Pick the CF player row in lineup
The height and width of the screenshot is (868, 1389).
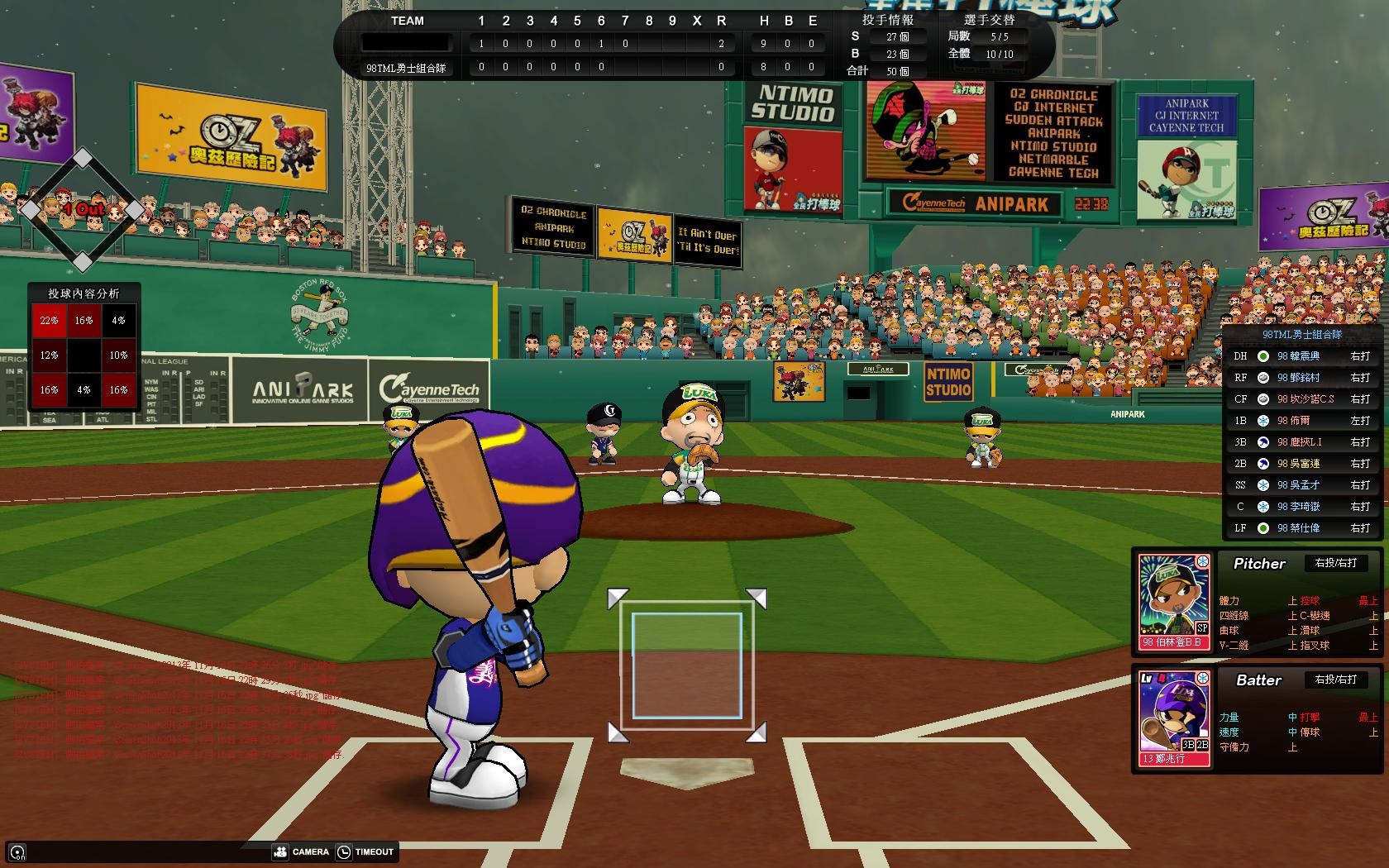(x=1301, y=399)
